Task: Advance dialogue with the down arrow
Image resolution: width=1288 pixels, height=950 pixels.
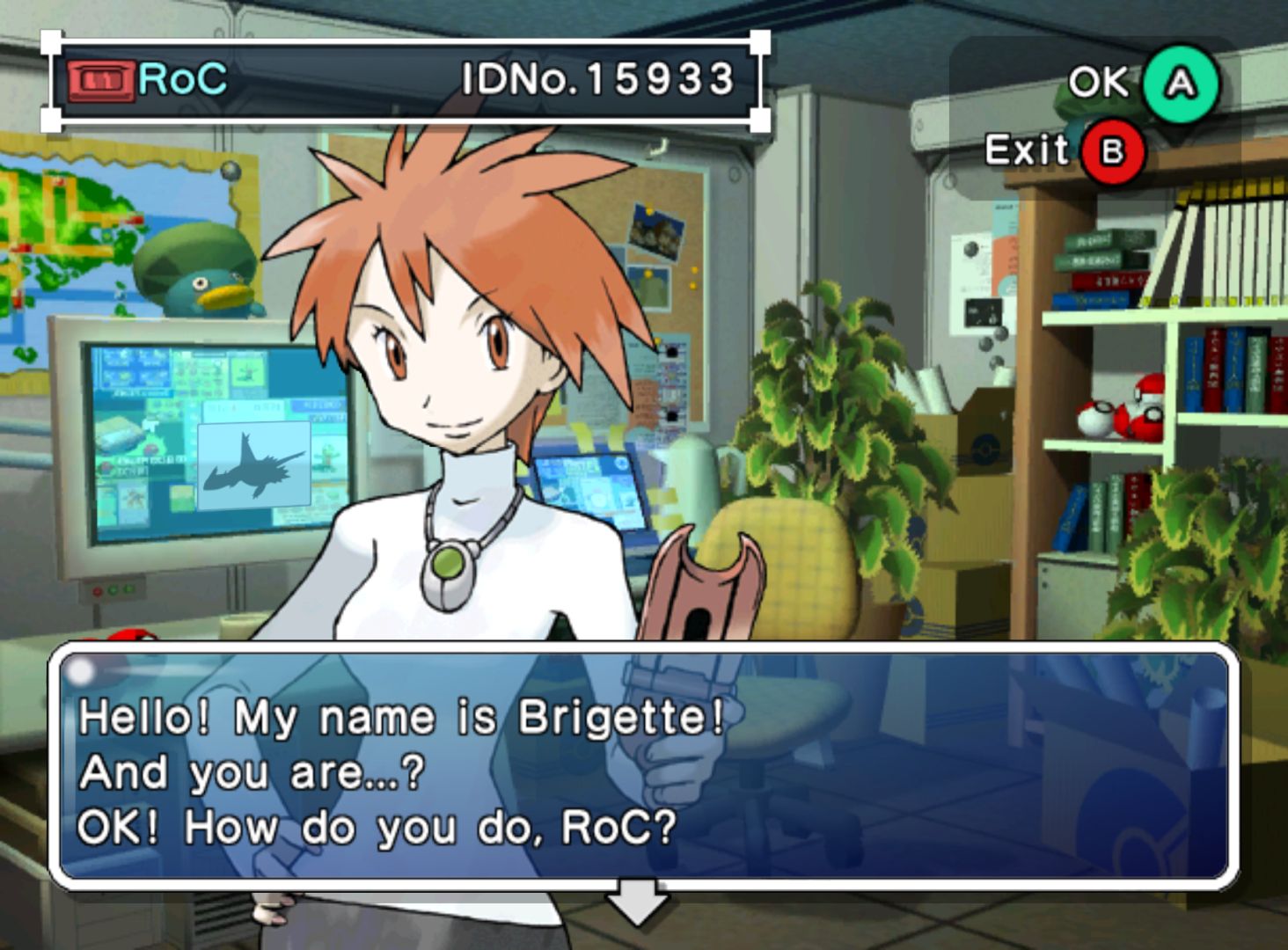Action: 638,901
